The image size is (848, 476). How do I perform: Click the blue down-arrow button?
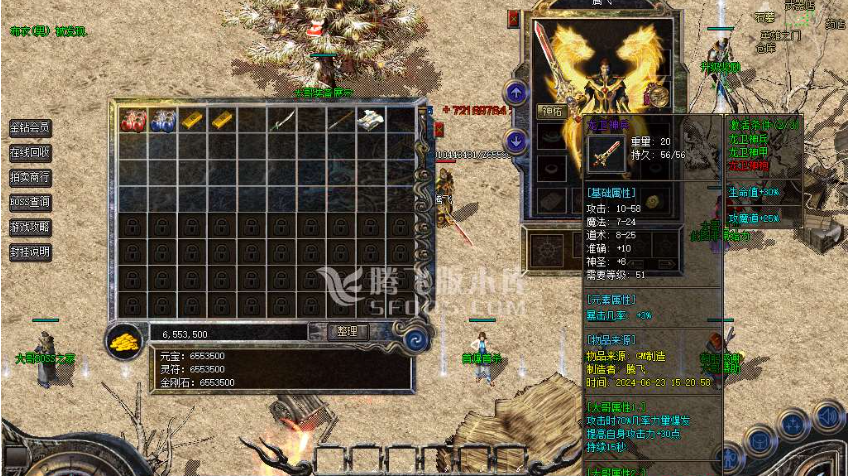(516, 141)
